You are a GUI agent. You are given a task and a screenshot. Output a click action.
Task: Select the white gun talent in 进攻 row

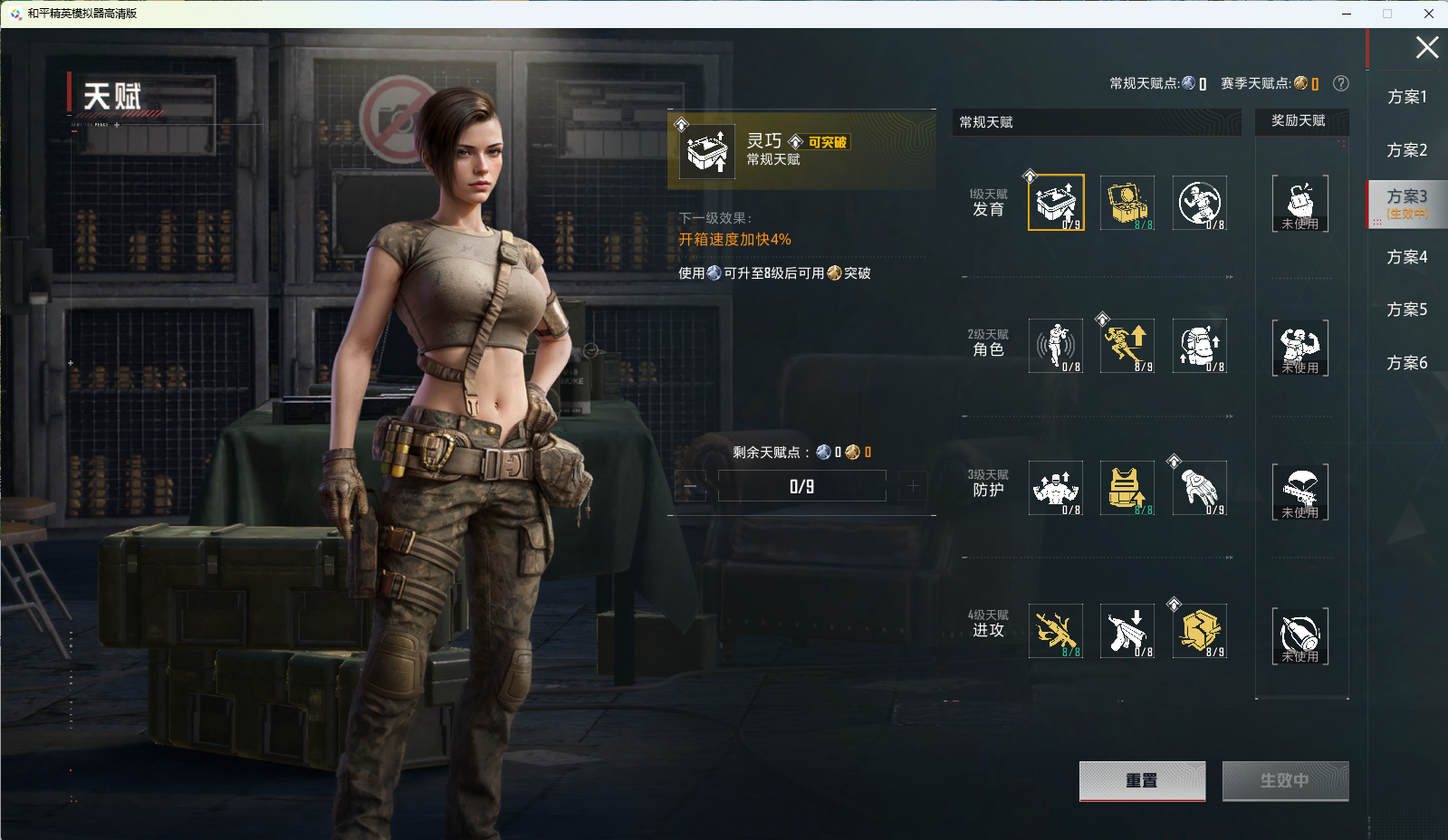[x=1127, y=631]
